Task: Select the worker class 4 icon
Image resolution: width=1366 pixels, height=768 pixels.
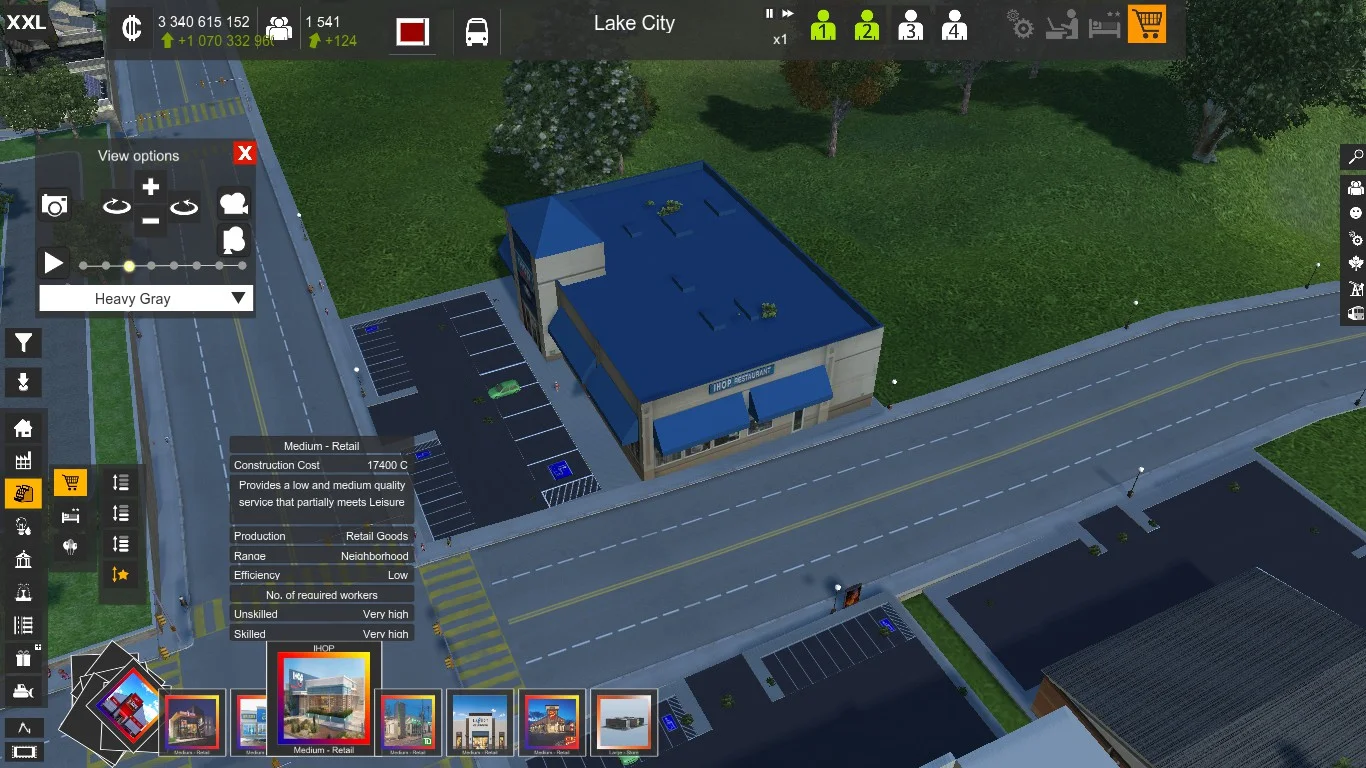Action: click(x=954, y=25)
